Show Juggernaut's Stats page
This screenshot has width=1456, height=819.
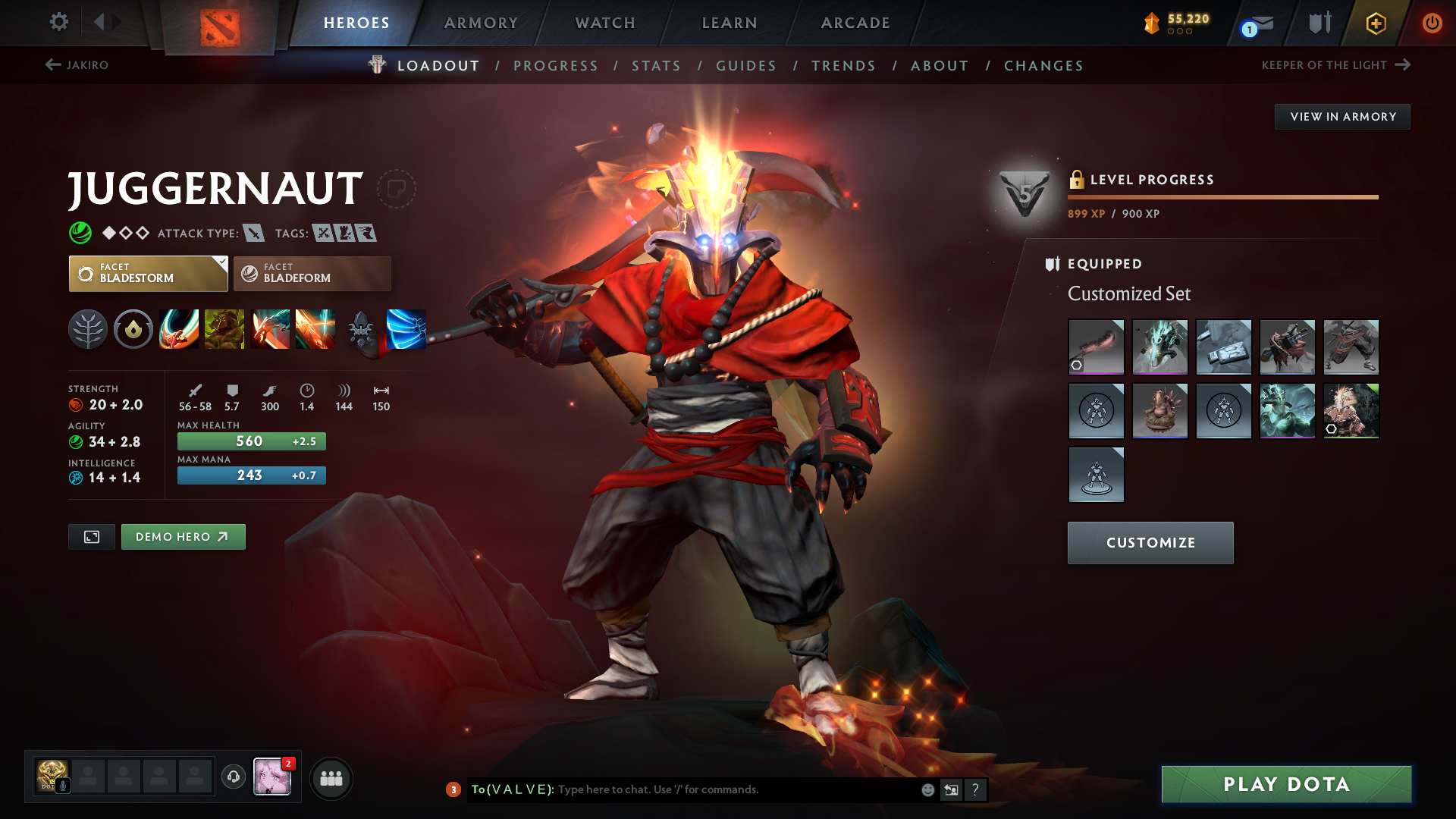pyautogui.click(x=656, y=66)
